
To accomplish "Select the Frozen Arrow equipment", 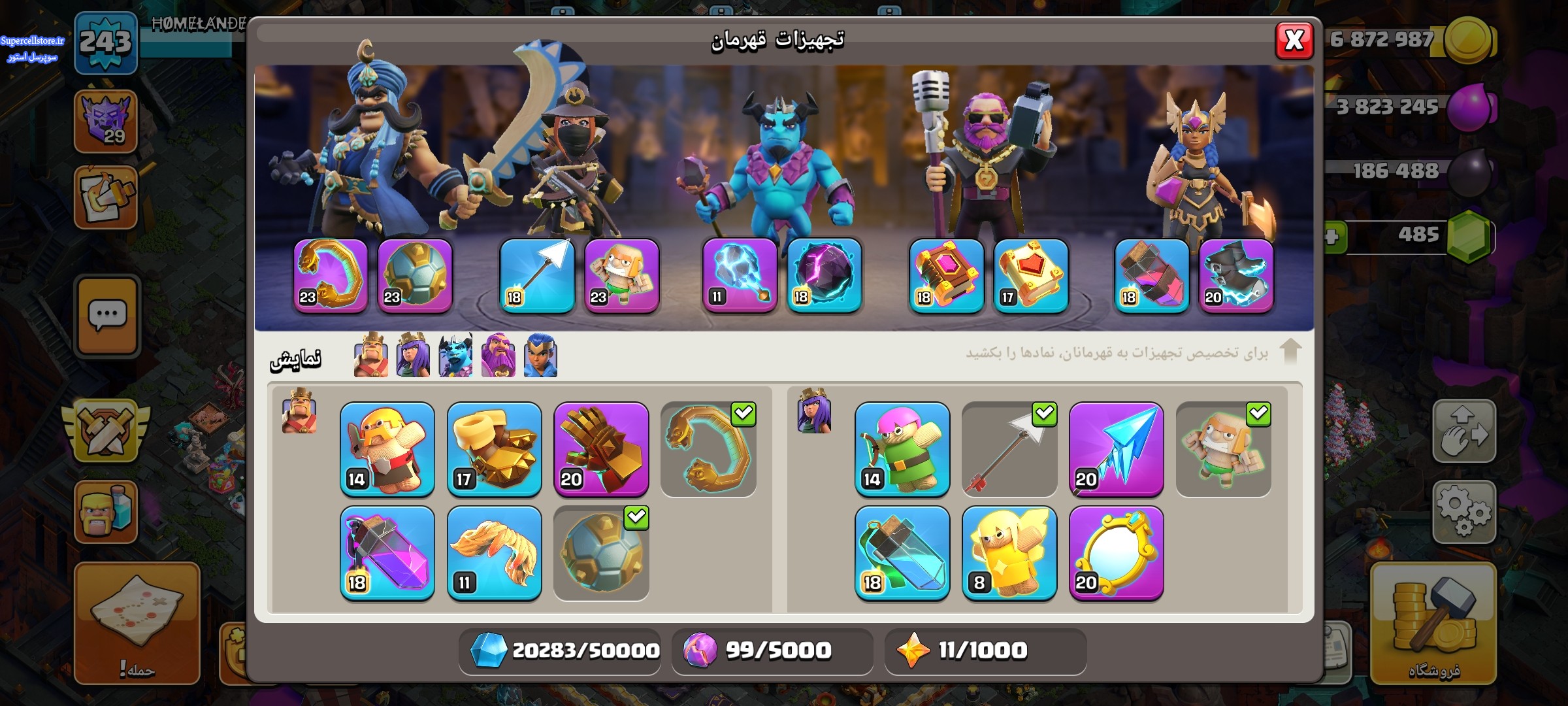I will click(x=1117, y=449).
